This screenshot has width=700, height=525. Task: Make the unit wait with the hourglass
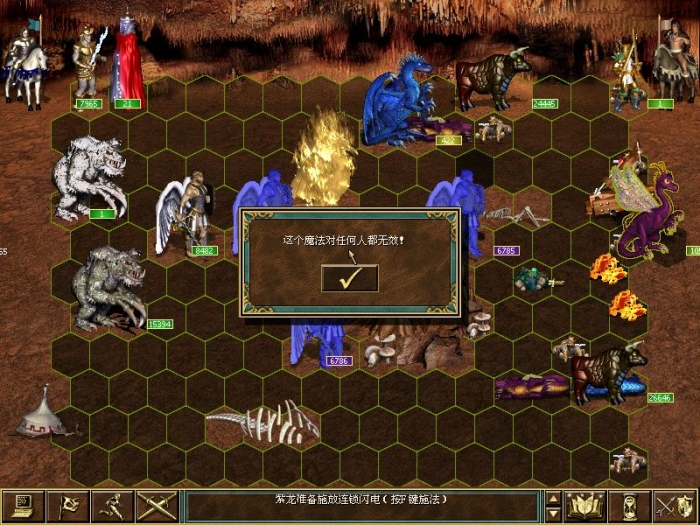(631, 506)
